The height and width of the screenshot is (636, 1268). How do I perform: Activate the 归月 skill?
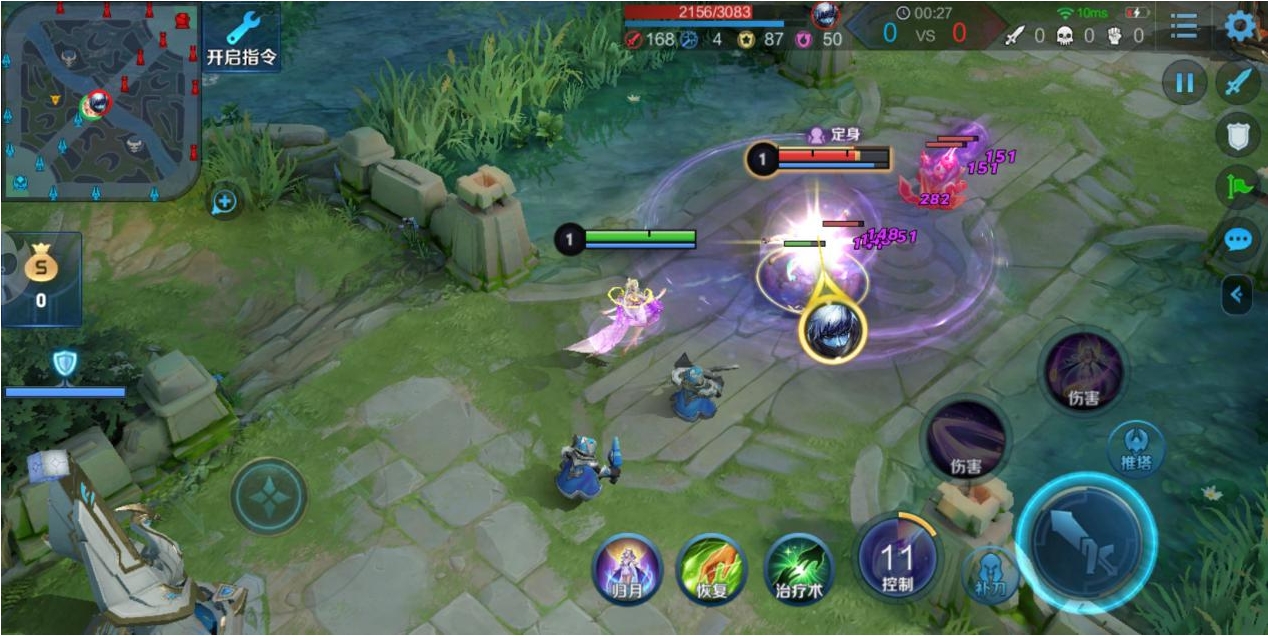(627, 567)
